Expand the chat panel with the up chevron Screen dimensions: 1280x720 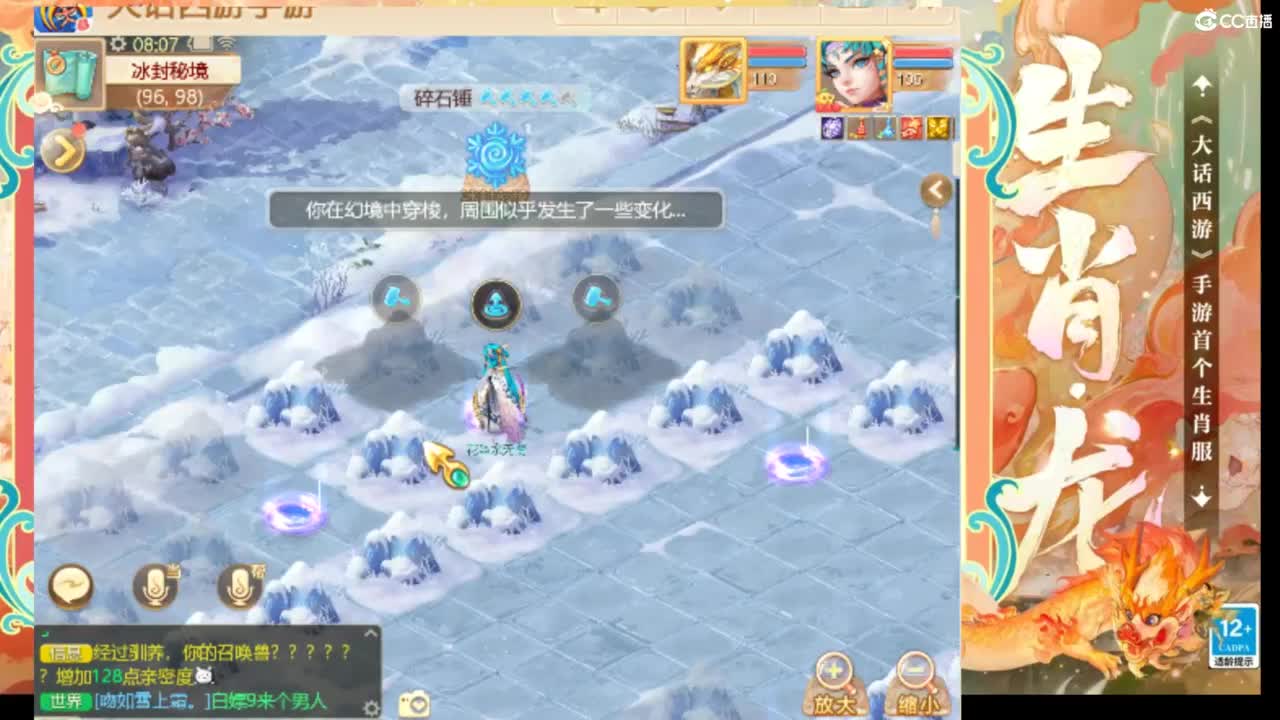(x=368, y=631)
